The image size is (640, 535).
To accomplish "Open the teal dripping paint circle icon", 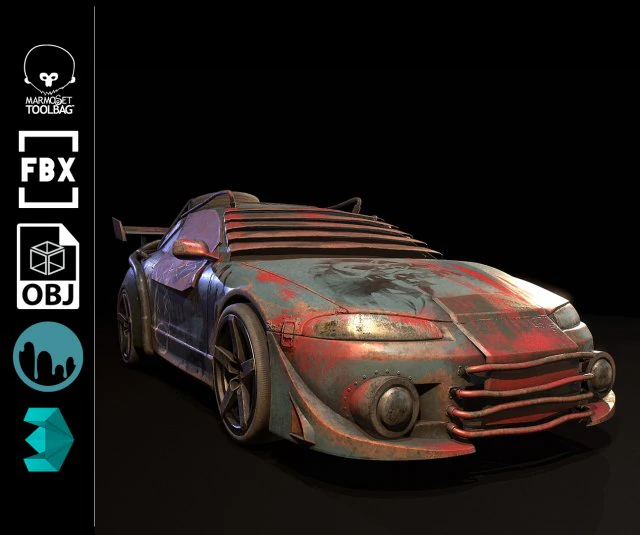I will (x=48, y=356).
